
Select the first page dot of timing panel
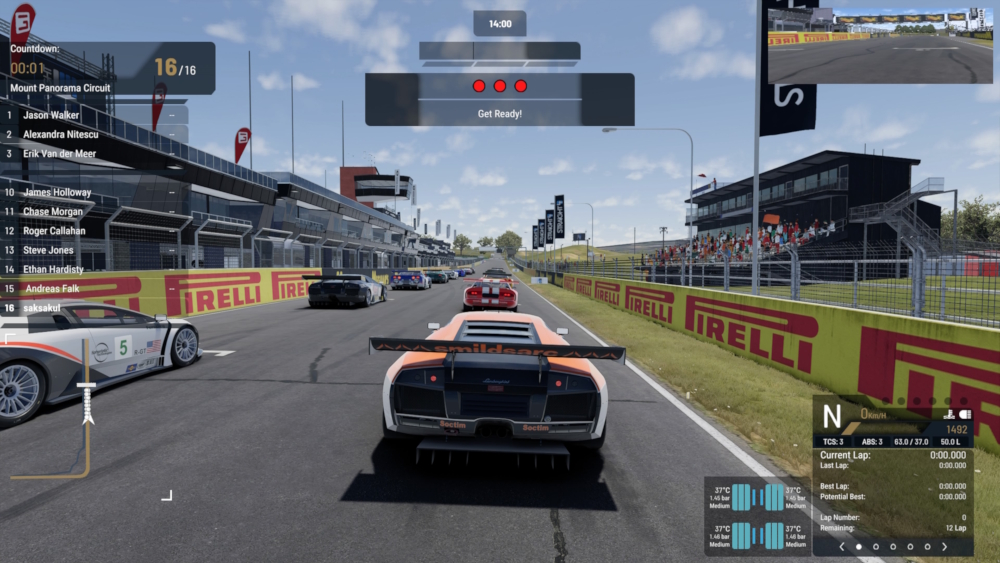(859, 547)
